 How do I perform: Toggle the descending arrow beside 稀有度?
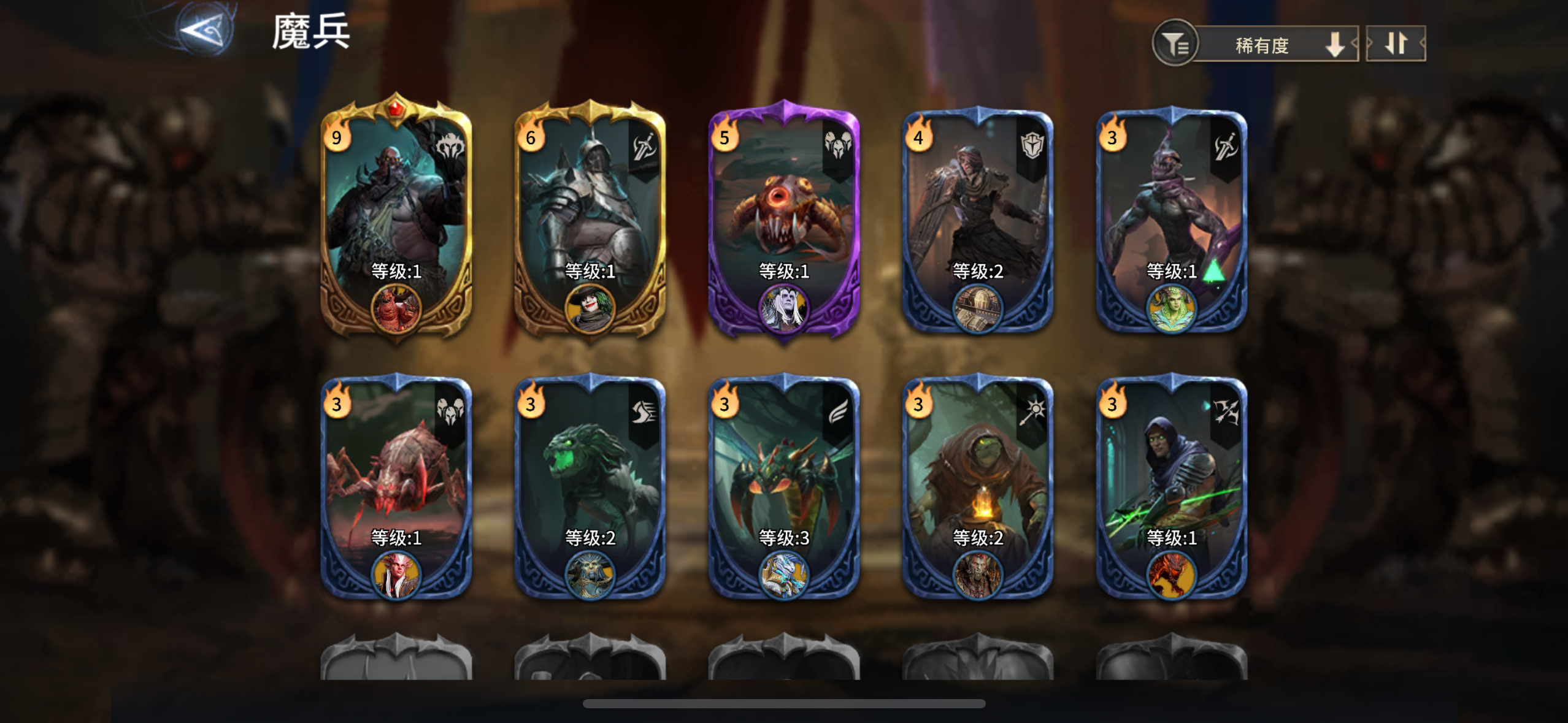pos(1333,44)
